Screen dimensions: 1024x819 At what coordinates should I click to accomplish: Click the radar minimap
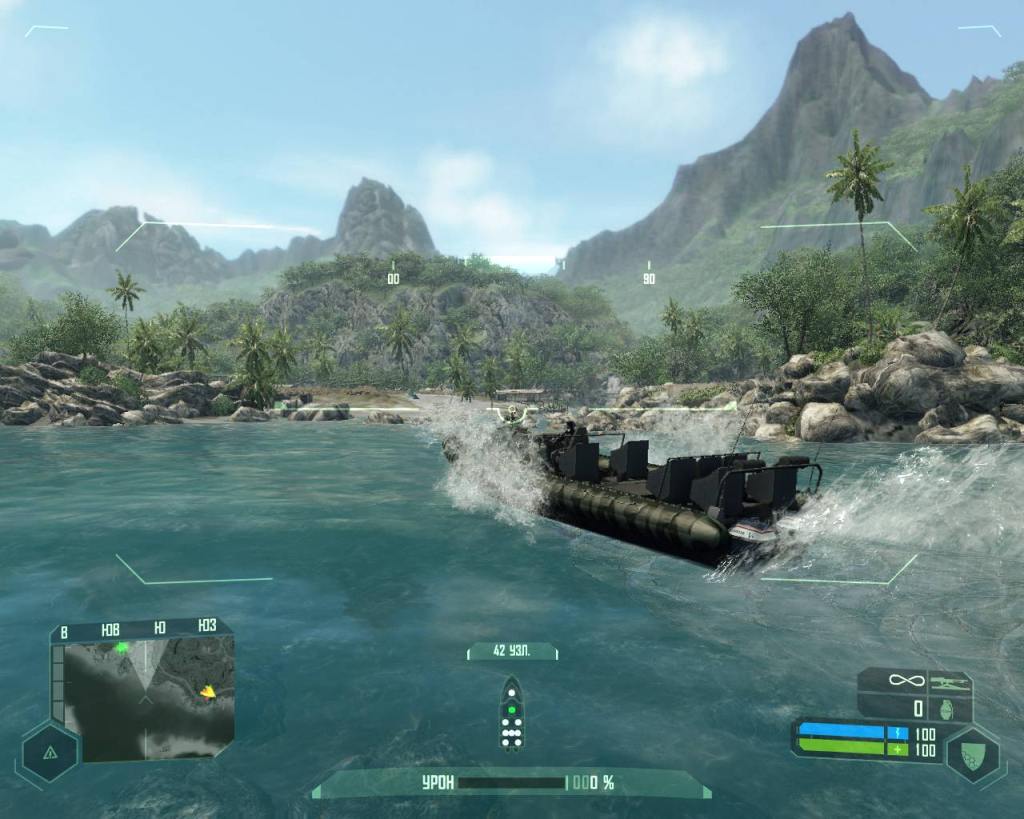click(143, 698)
